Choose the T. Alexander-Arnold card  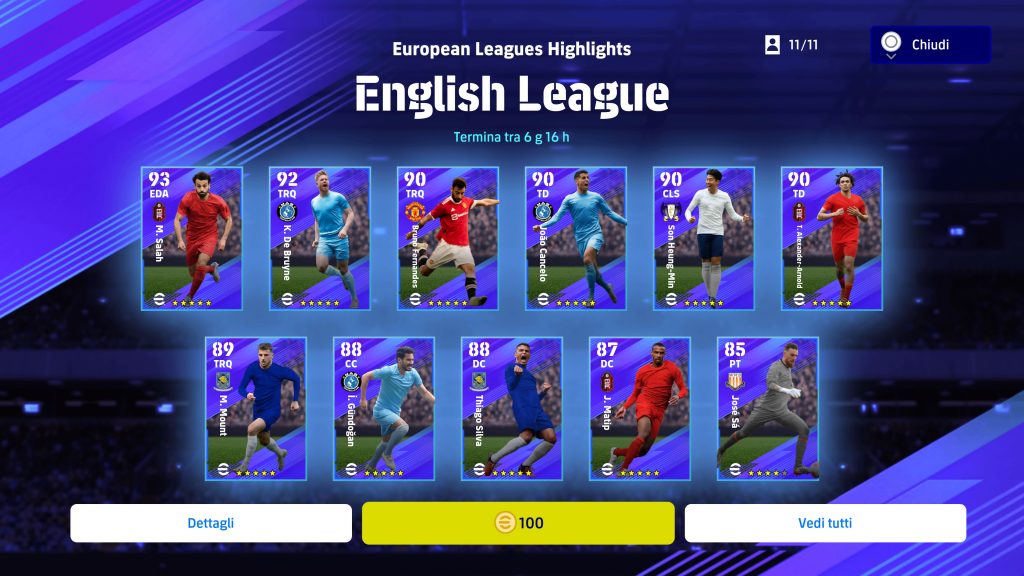point(832,238)
